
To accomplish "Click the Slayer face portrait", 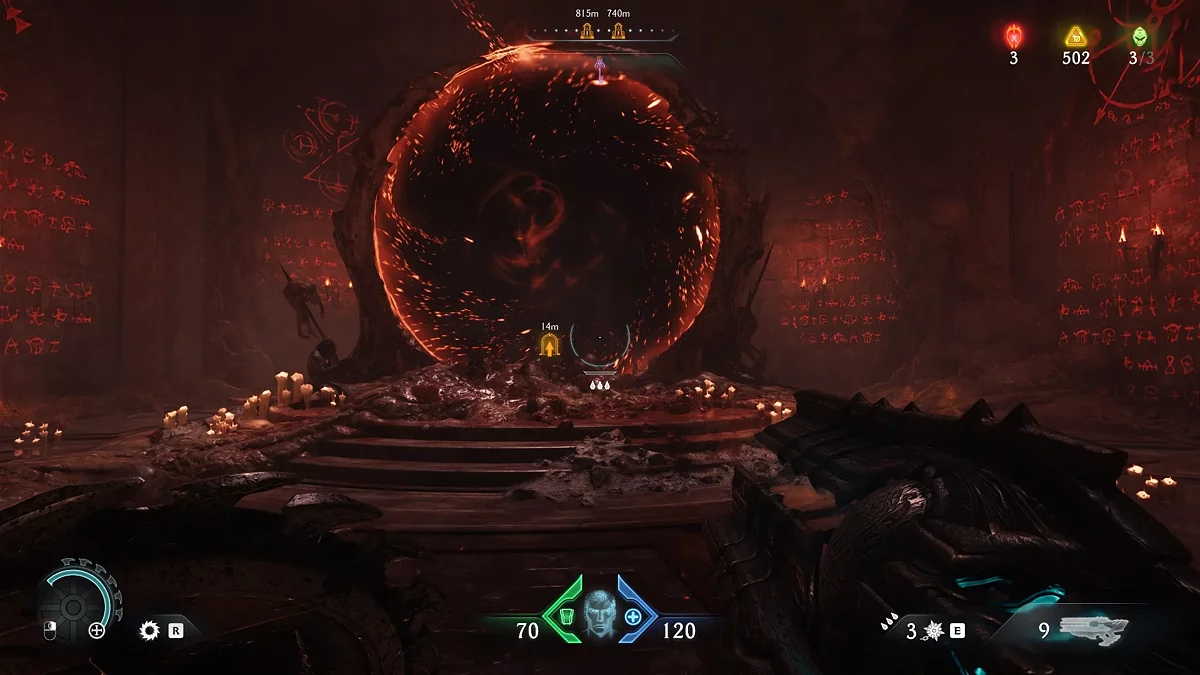I will [x=599, y=611].
